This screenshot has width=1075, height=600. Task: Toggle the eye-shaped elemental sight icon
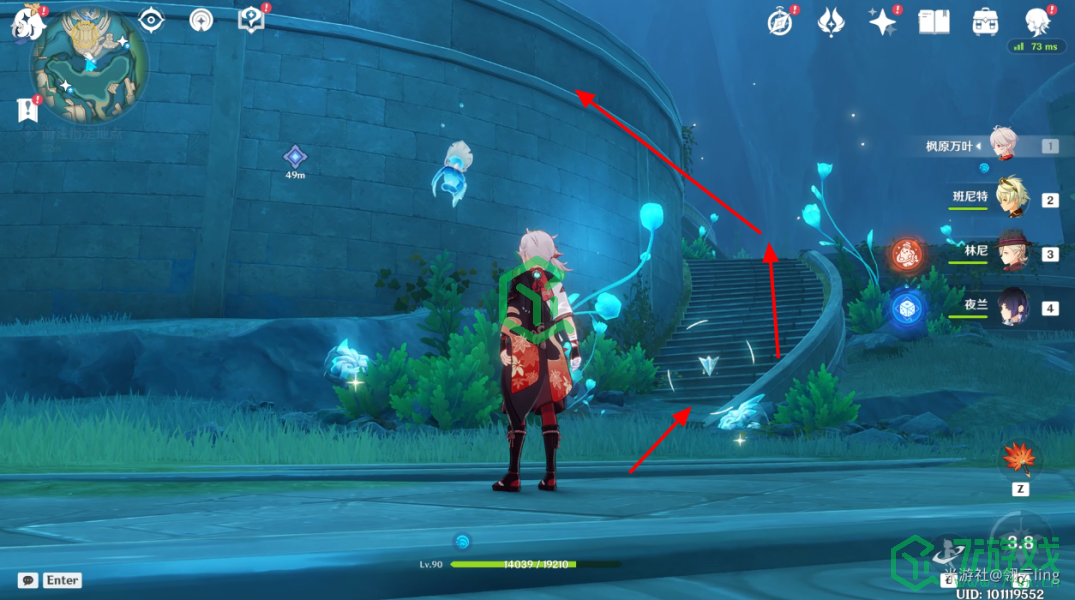[x=151, y=19]
